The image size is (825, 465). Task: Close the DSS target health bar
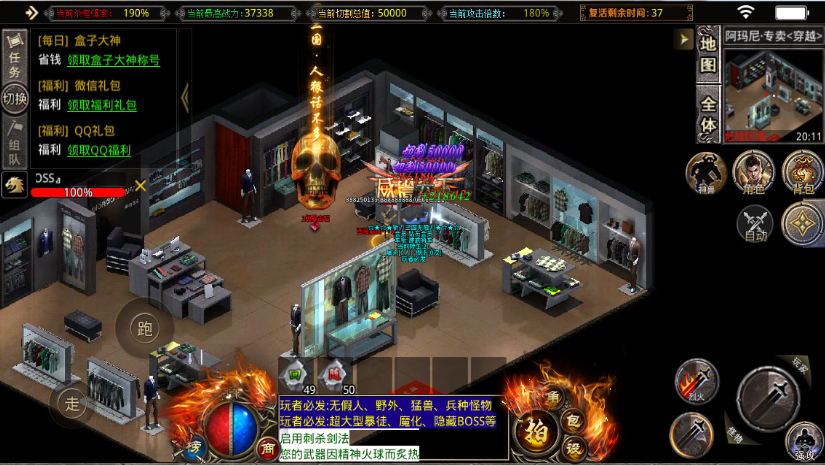(x=141, y=185)
